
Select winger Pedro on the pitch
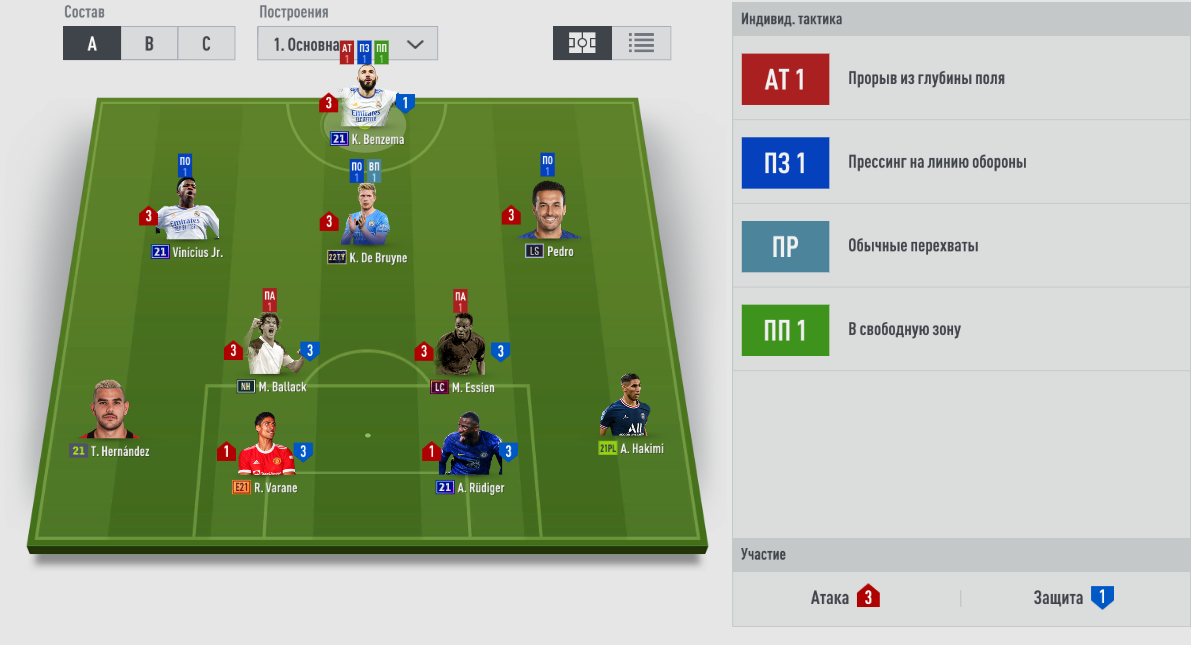coord(549,214)
